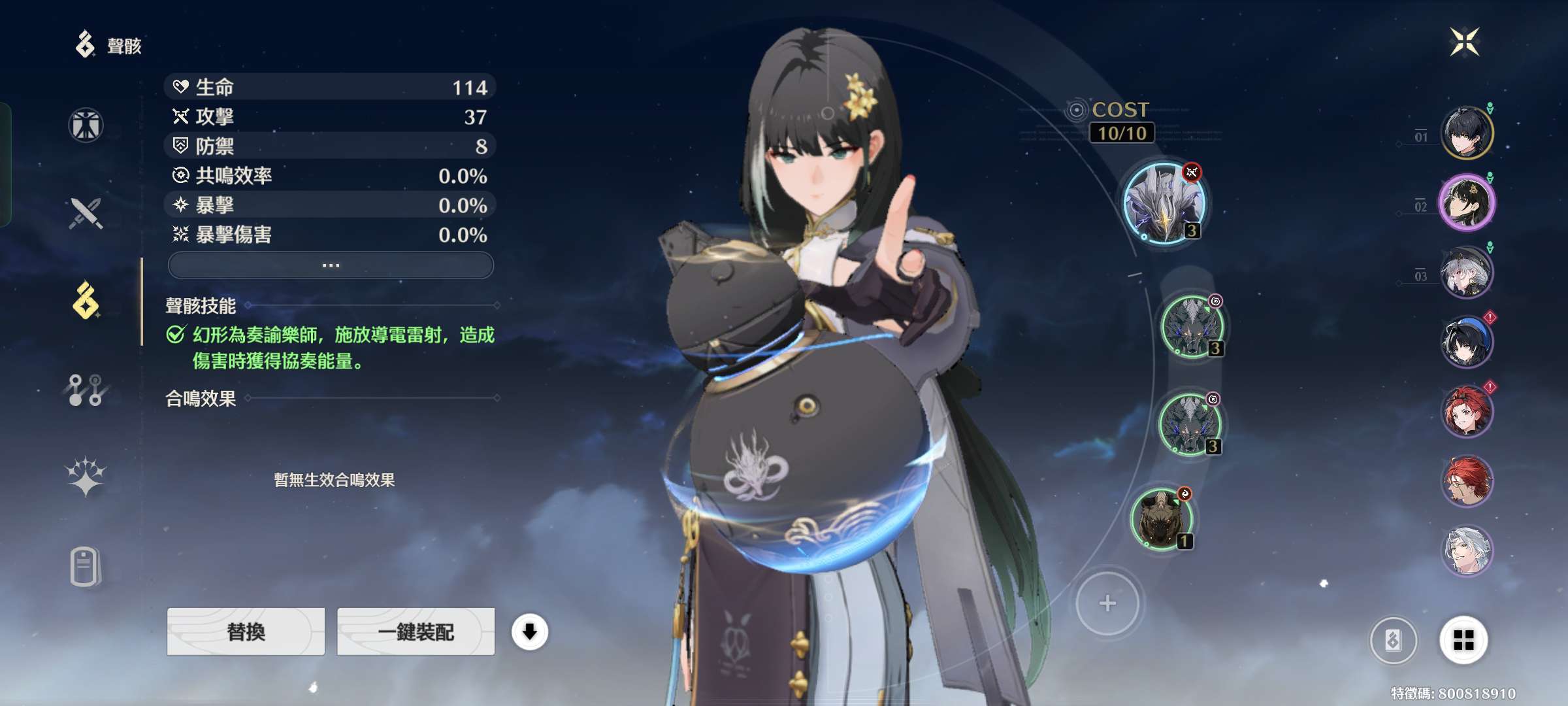
Task: Click the 一鍵裝配 one-click equip button
Action: [x=416, y=631]
